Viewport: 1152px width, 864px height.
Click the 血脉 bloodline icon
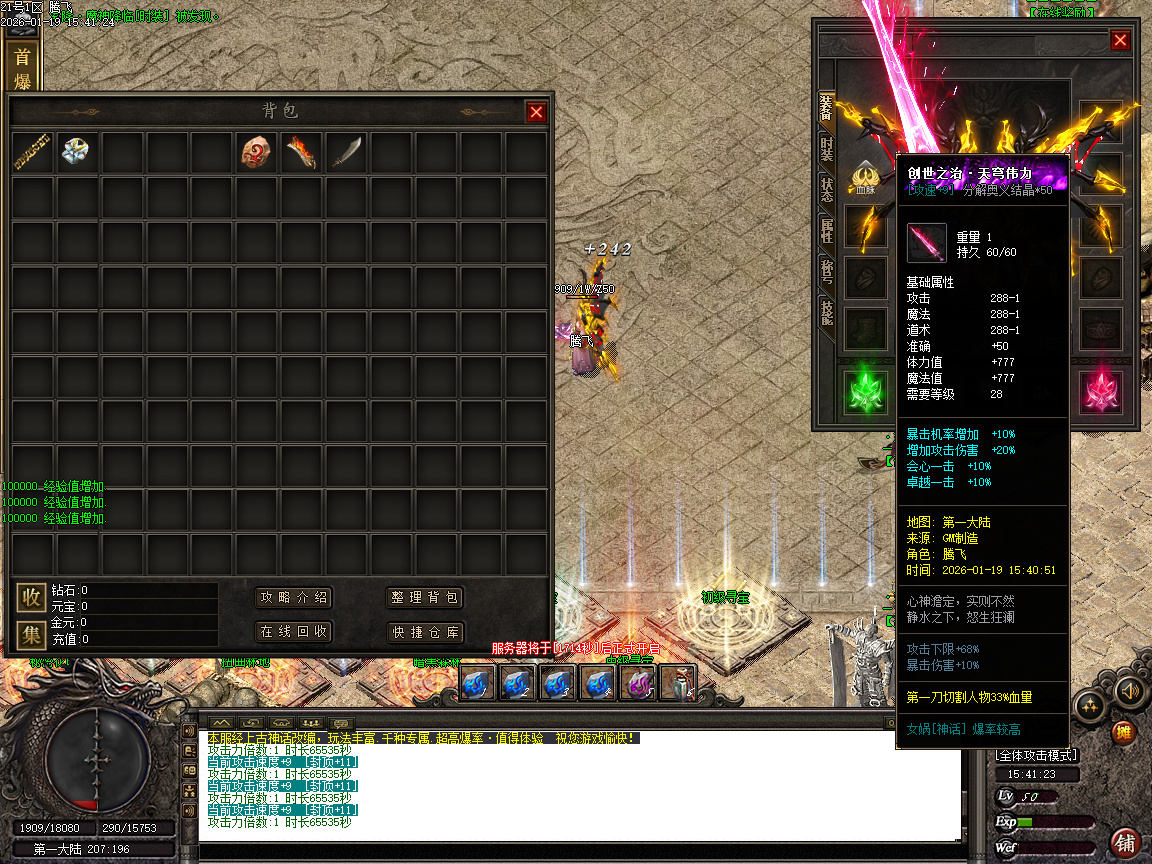coord(866,176)
